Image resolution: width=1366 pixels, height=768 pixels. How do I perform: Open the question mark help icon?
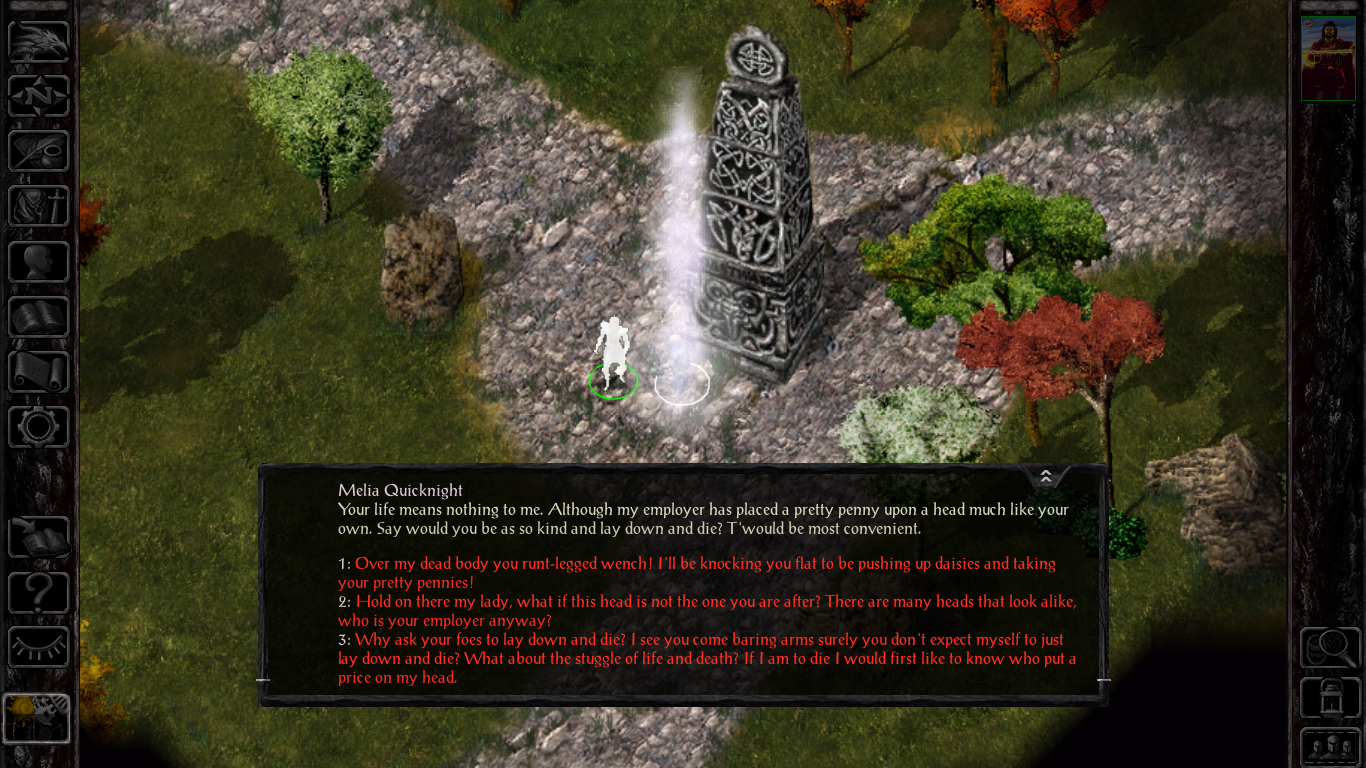(x=39, y=593)
